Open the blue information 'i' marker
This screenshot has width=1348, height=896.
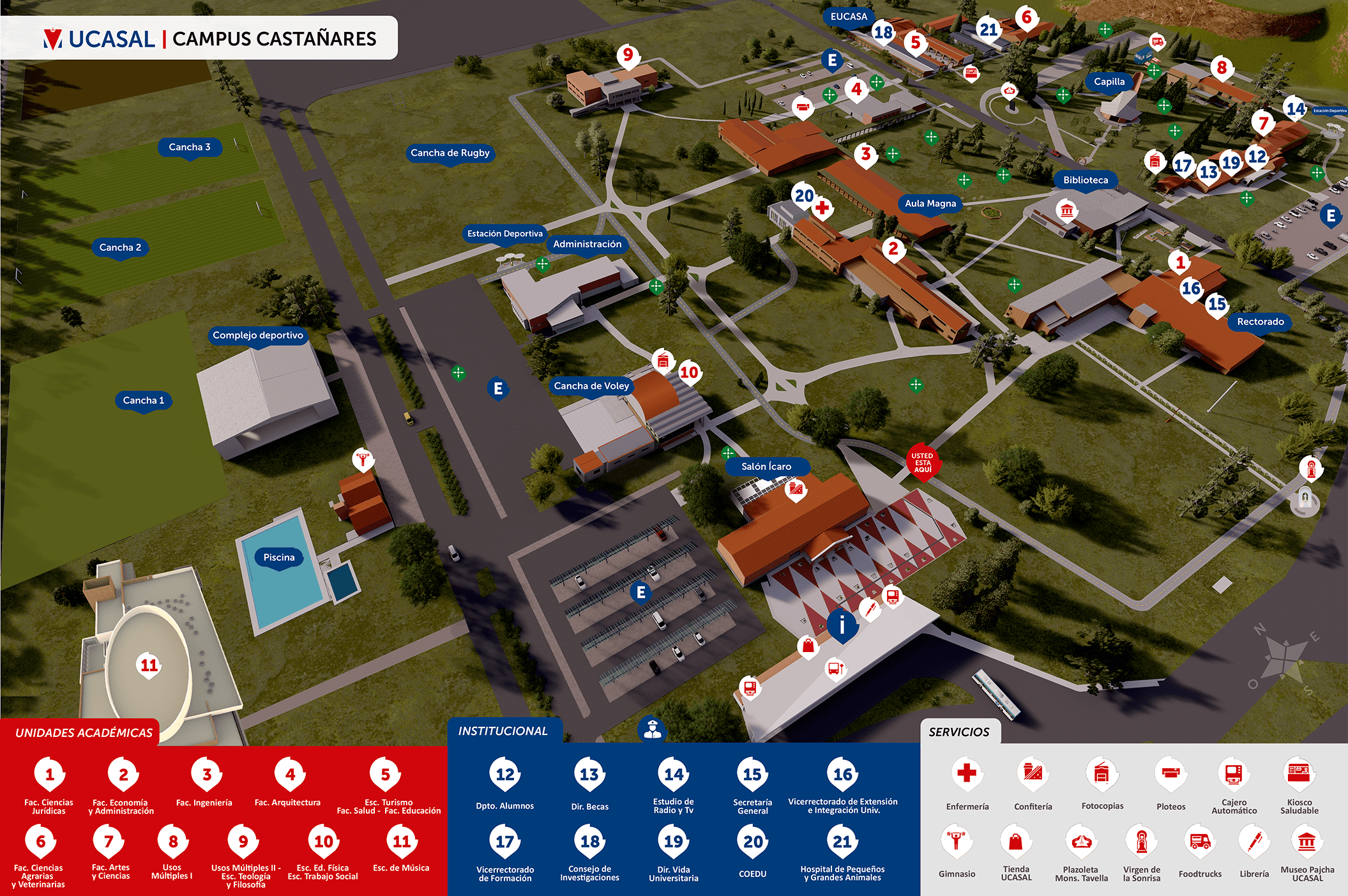842,625
